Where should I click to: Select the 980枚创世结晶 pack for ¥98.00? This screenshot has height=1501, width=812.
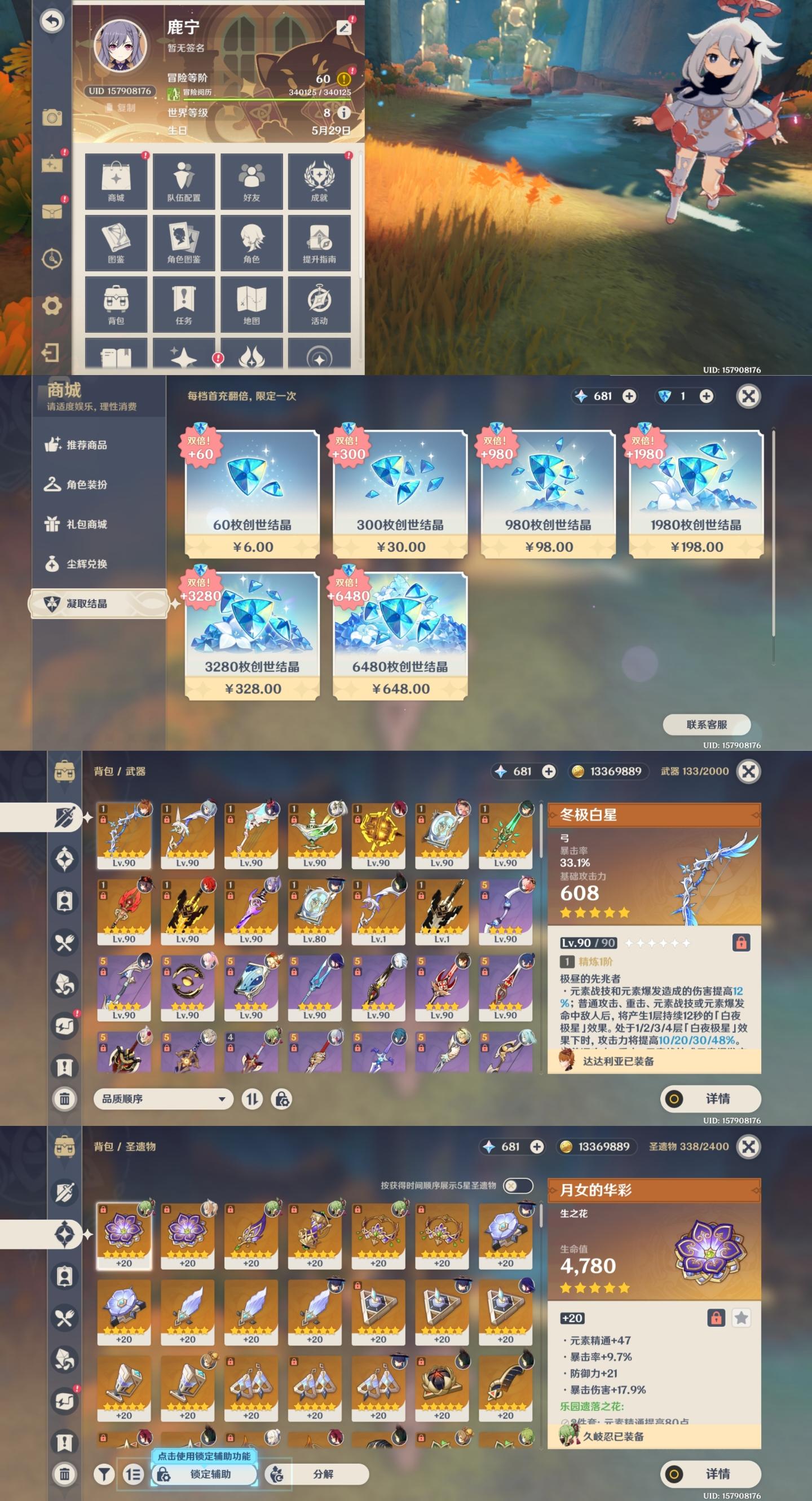click(548, 494)
